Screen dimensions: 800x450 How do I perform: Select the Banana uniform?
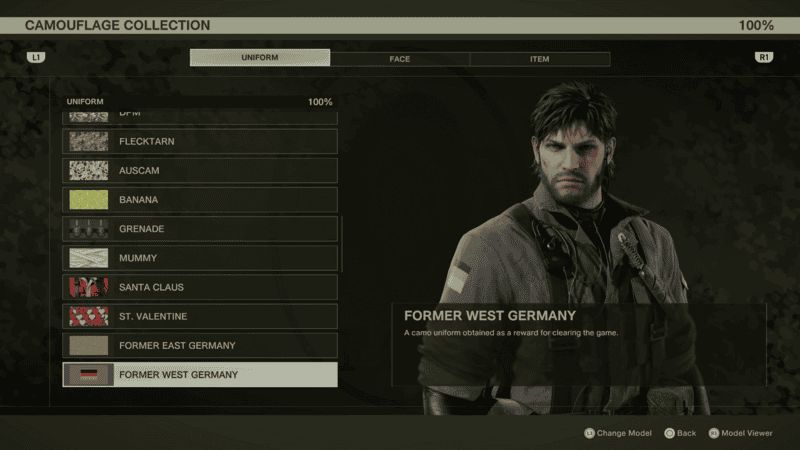pos(200,200)
